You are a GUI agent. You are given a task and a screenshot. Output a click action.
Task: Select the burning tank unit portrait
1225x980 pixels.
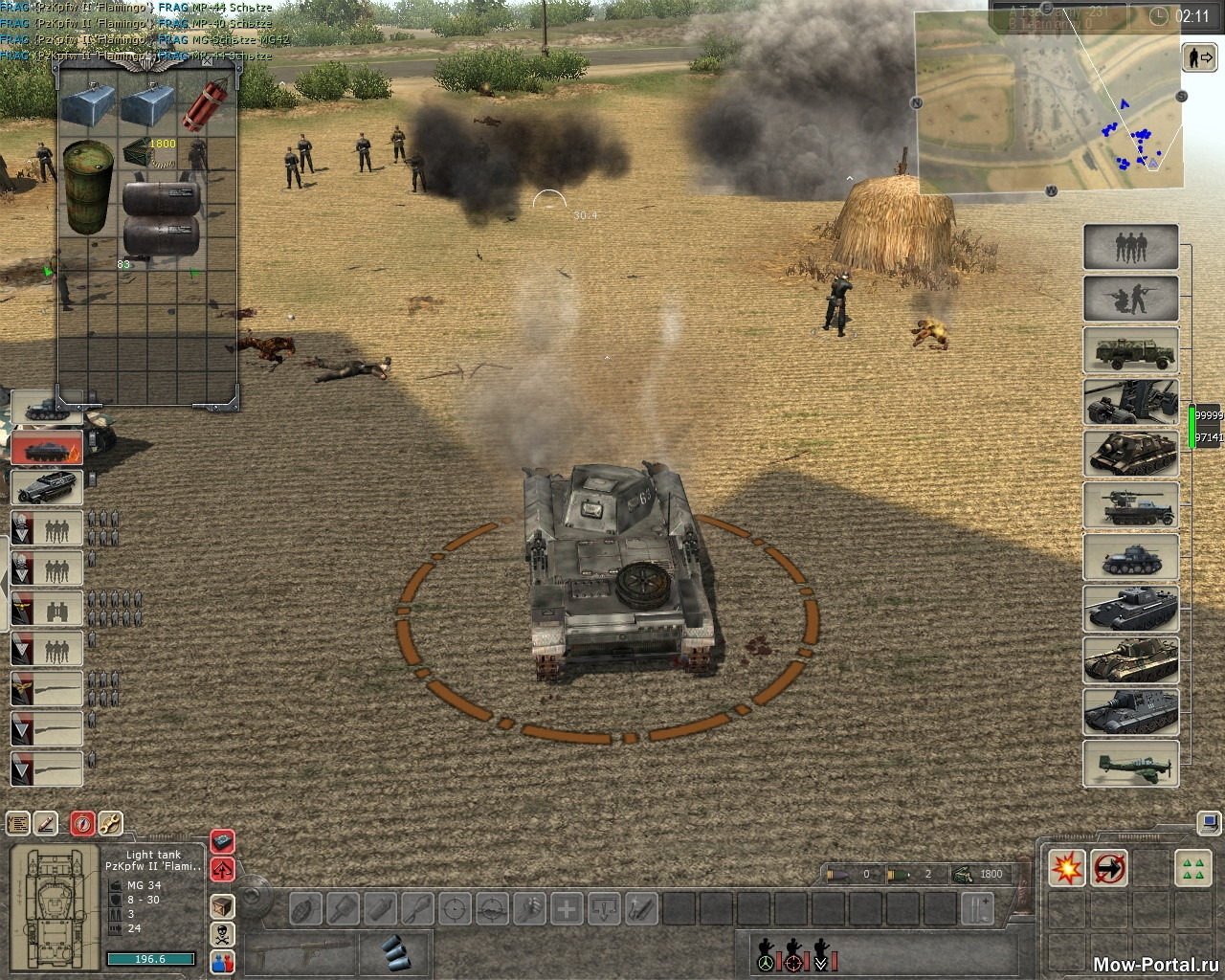pyautogui.click(x=47, y=449)
